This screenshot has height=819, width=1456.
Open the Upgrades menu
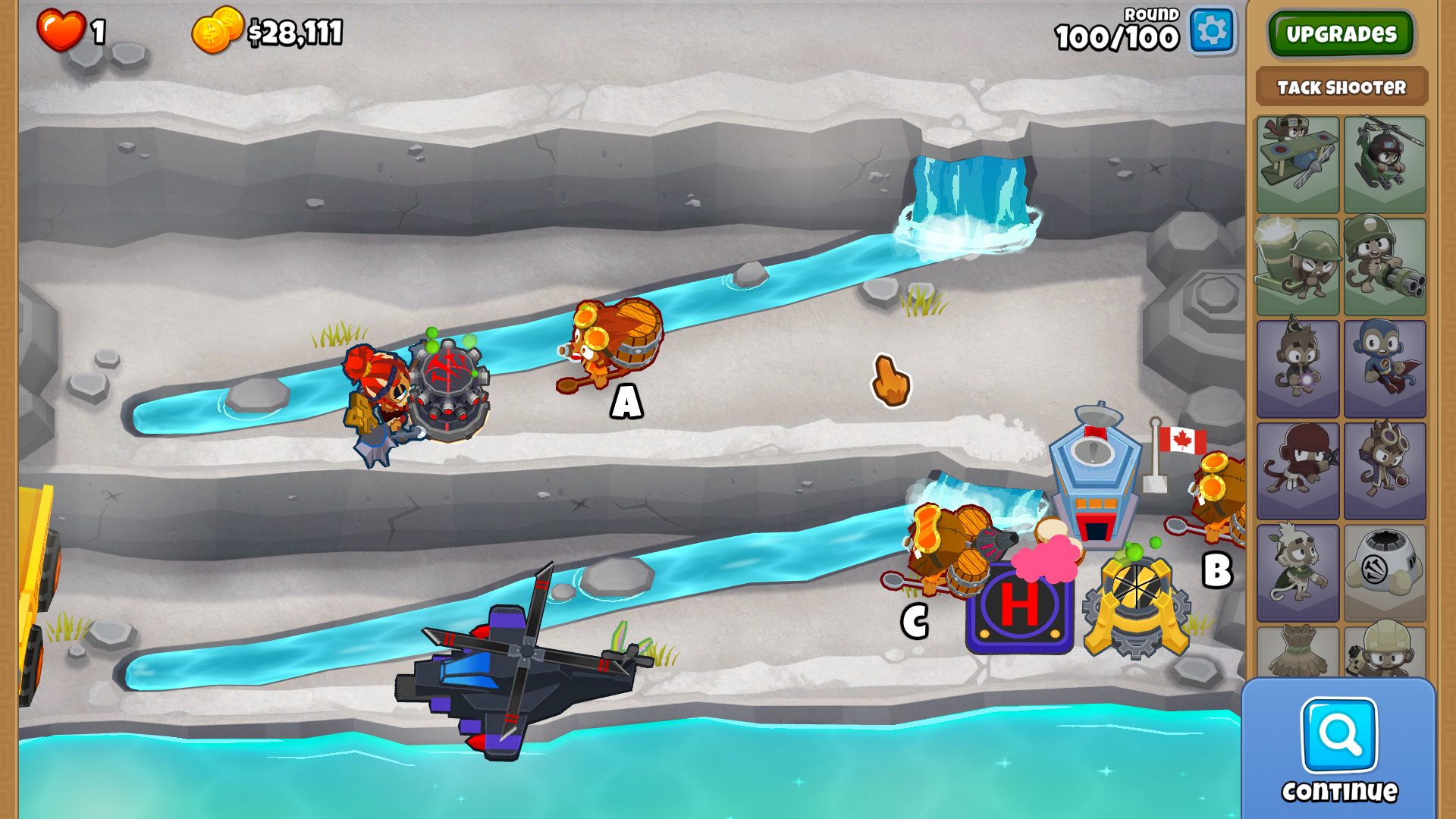[x=1341, y=34]
